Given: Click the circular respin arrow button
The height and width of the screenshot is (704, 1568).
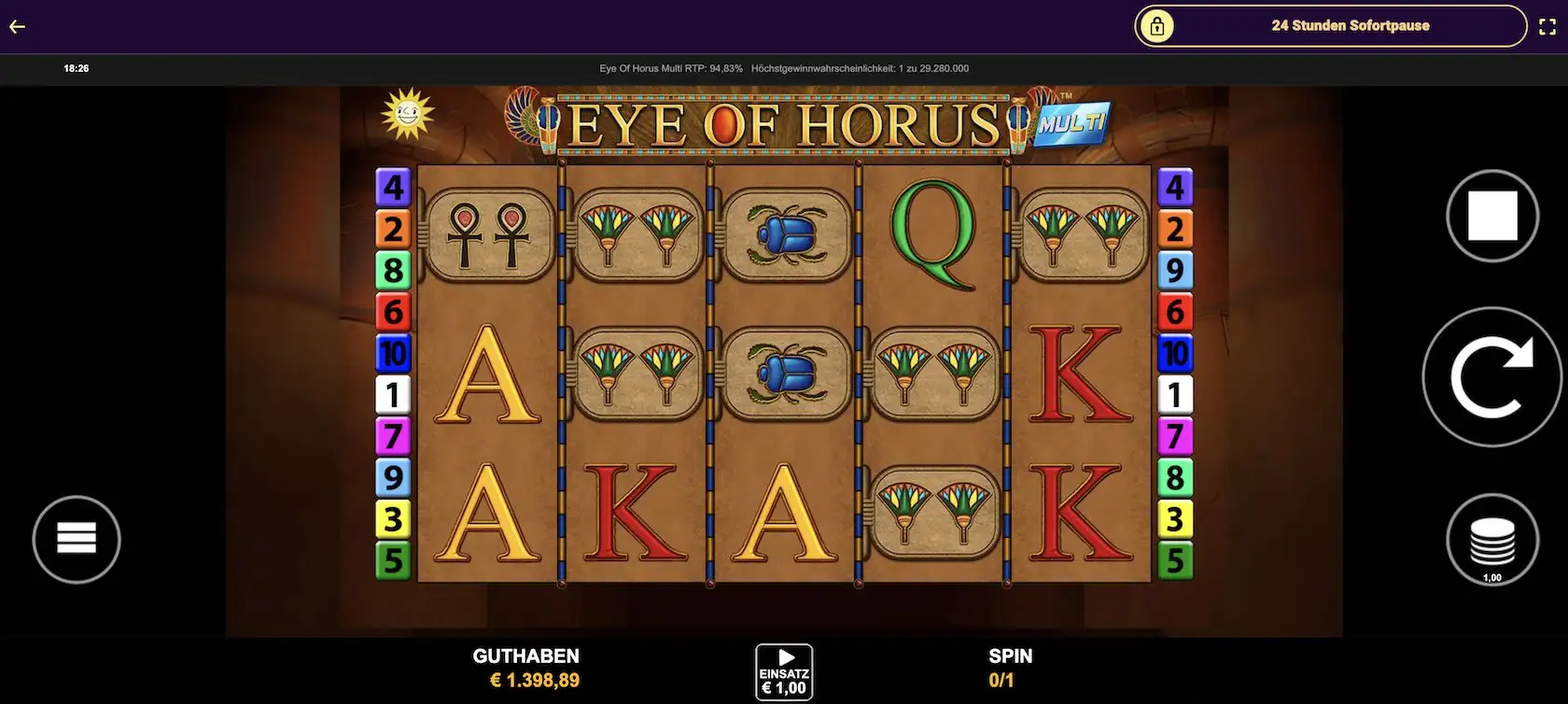Looking at the screenshot, I should point(1491,375).
